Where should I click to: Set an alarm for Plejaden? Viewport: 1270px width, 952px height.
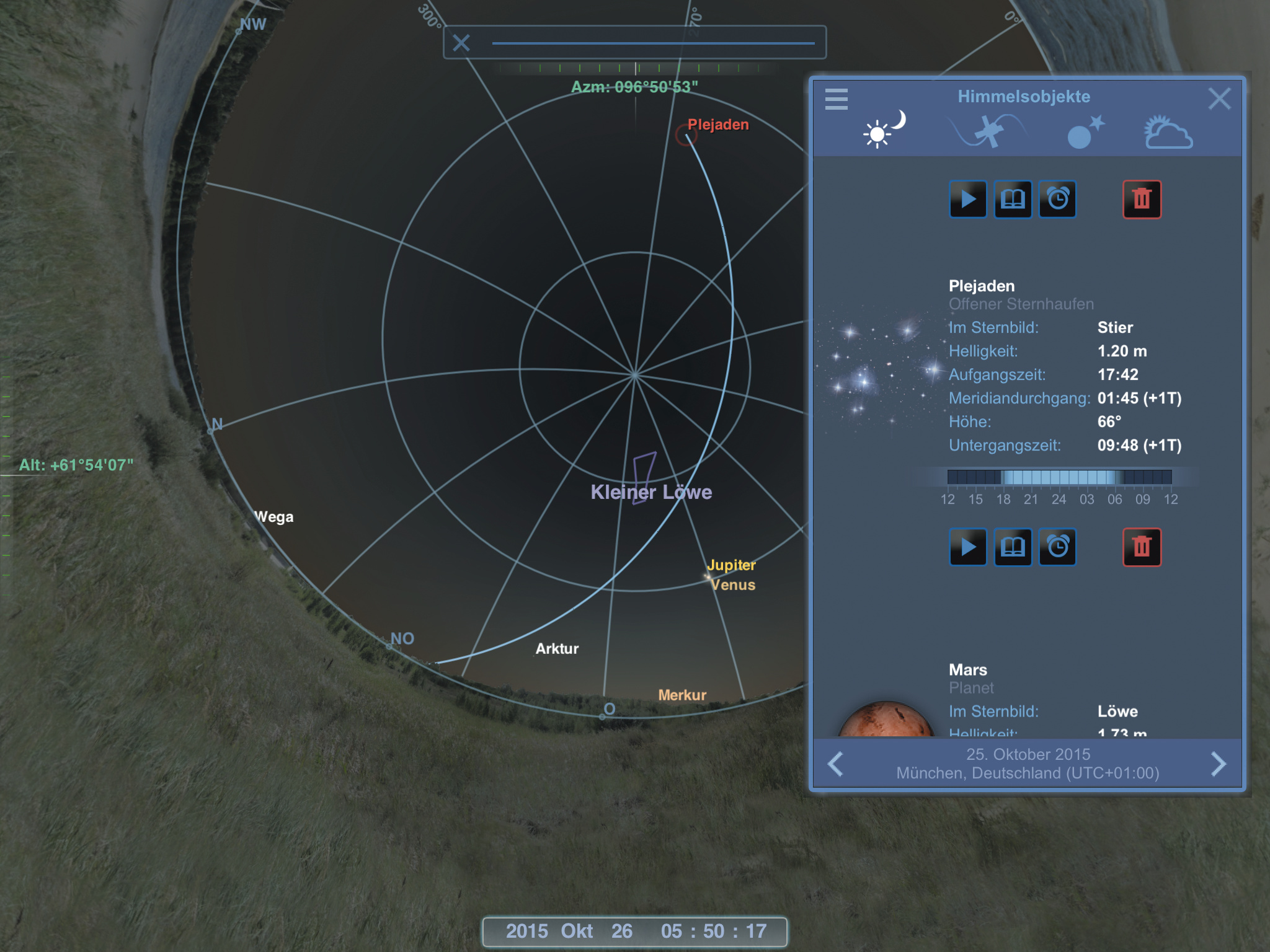pos(1058,200)
